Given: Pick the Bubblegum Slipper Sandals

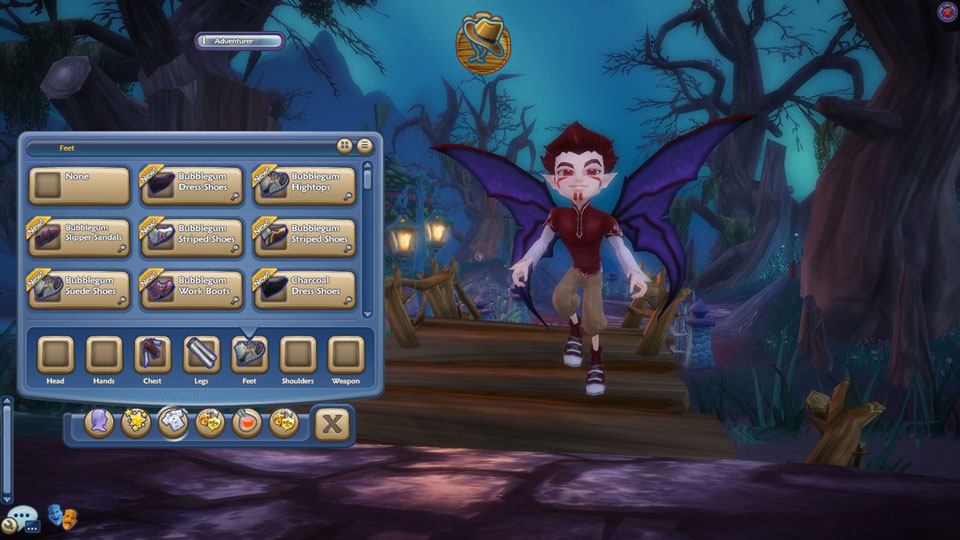Looking at the screenshot, I should coord(79,238).
